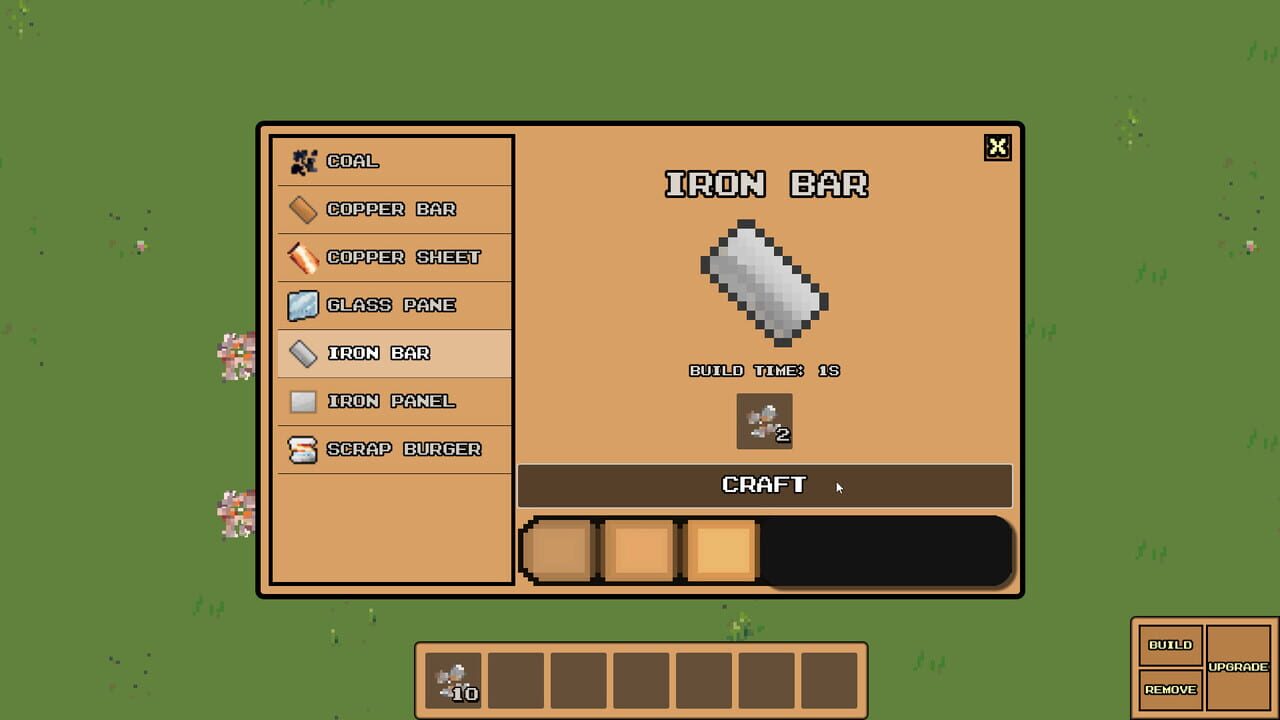Image resolution: width=1280 pixels, height=720 pixels.
Task: Select the Scrap Burger icon
Action: (x=301, y=448)
